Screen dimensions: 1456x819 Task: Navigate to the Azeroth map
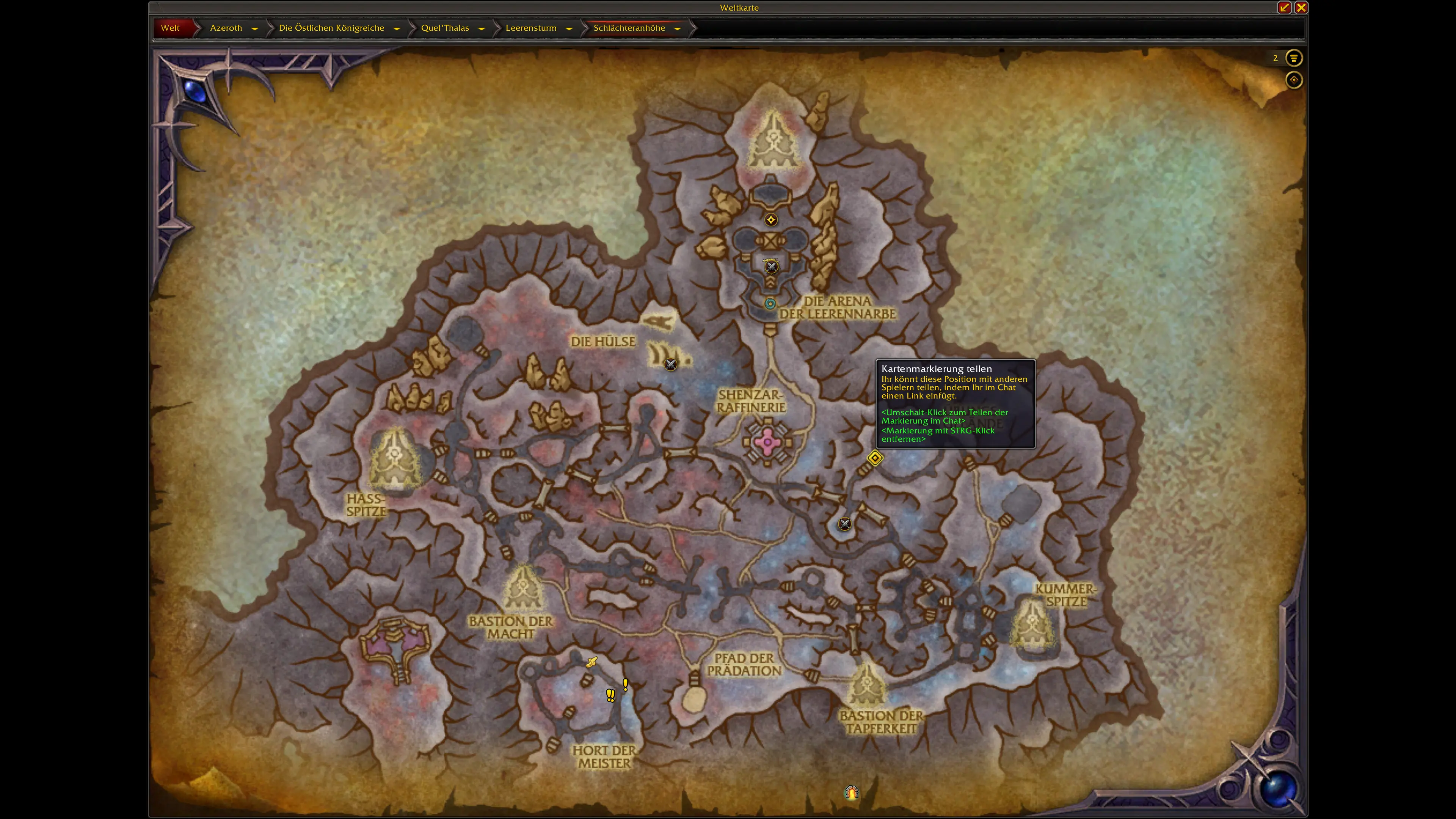click(226, 28)
